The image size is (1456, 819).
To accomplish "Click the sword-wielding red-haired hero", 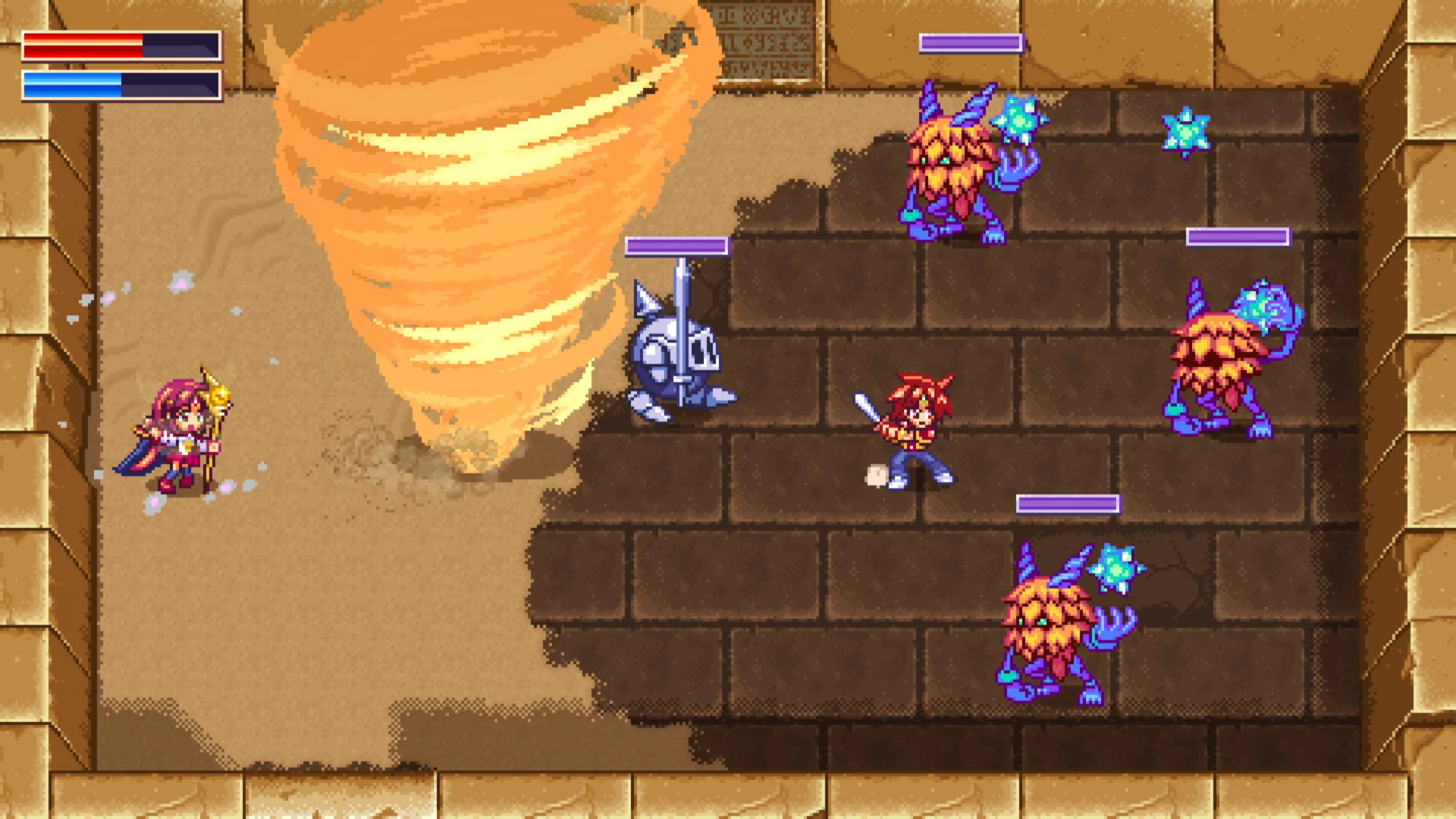I will 916,435.
